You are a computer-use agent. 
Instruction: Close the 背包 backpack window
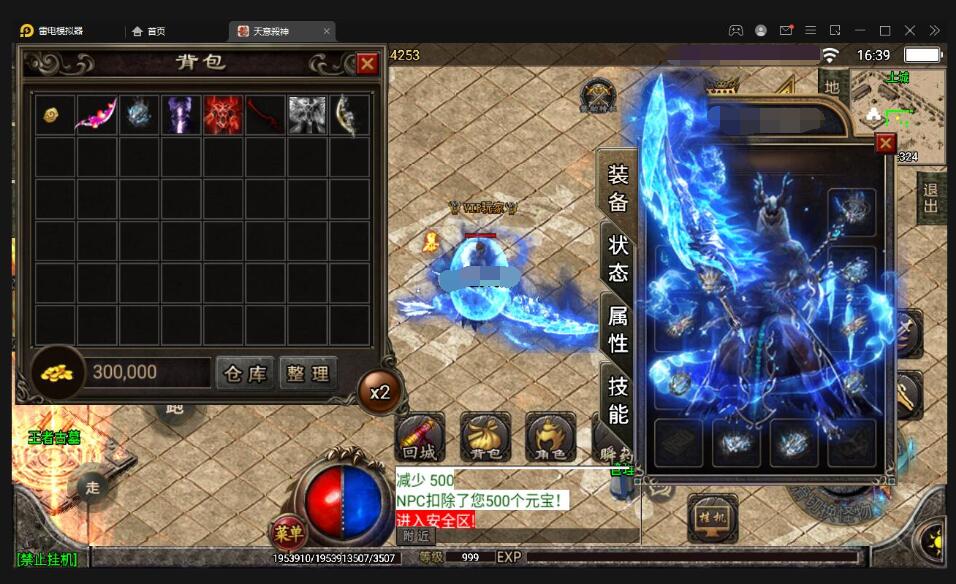pyautogui.click(x=367, y=64)
